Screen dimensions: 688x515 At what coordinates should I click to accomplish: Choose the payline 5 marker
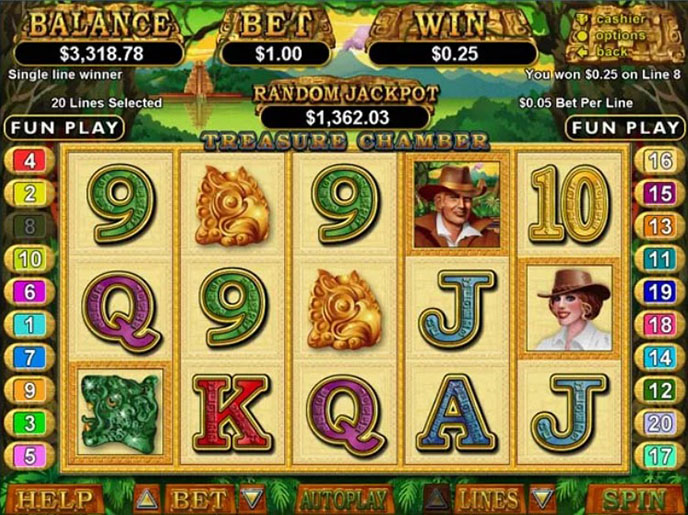pyautogui.click(x=29, y=456)
